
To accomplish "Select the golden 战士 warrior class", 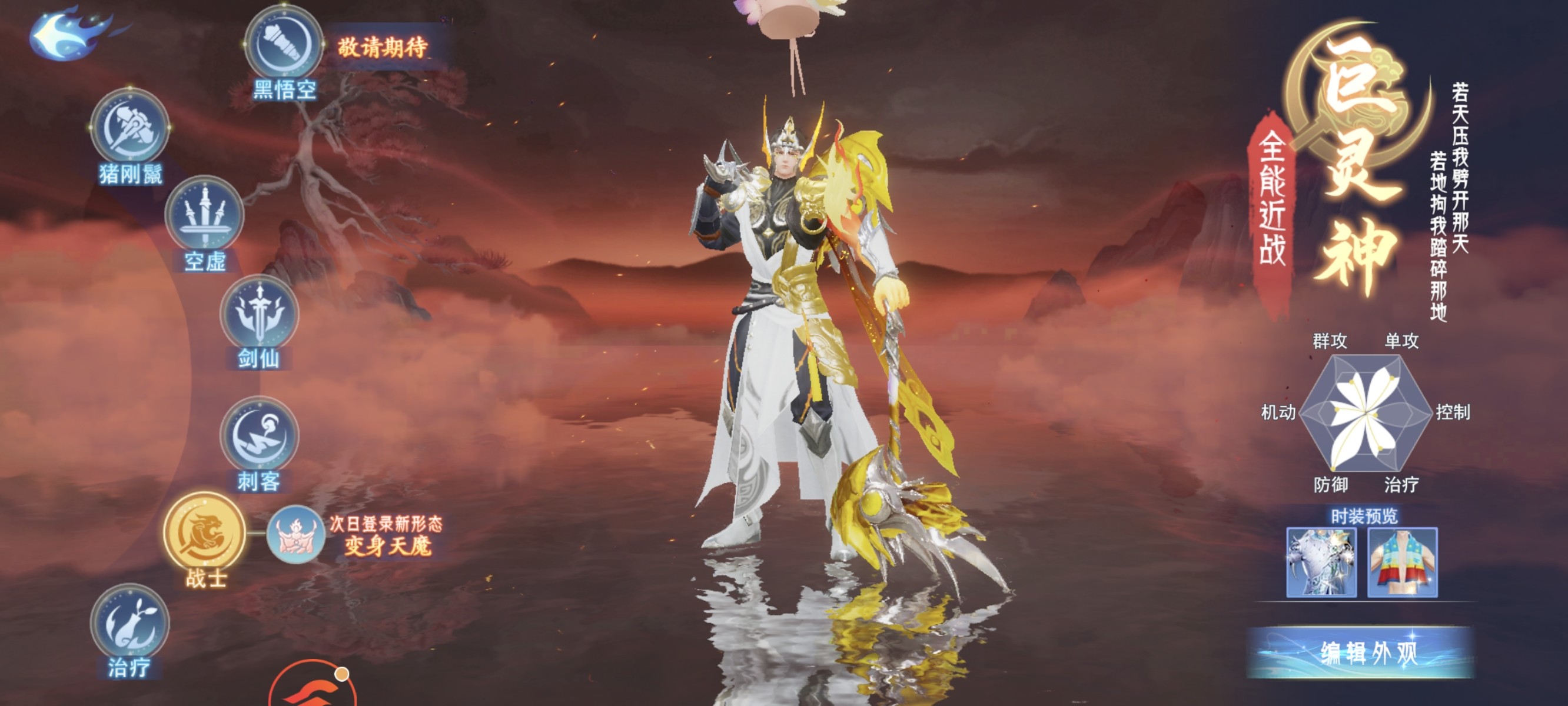I will tap(204, 532).
